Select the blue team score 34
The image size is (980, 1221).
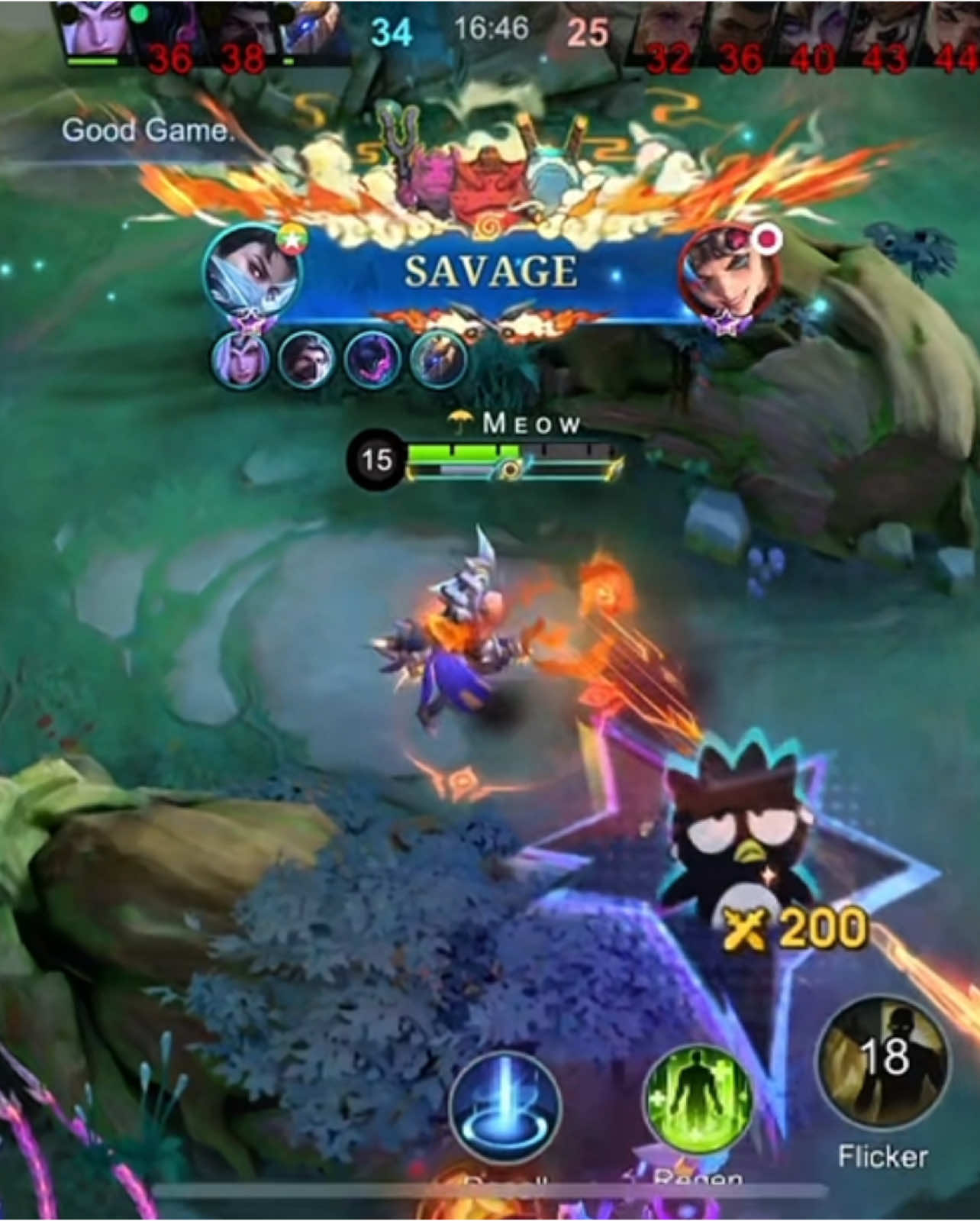392,32
